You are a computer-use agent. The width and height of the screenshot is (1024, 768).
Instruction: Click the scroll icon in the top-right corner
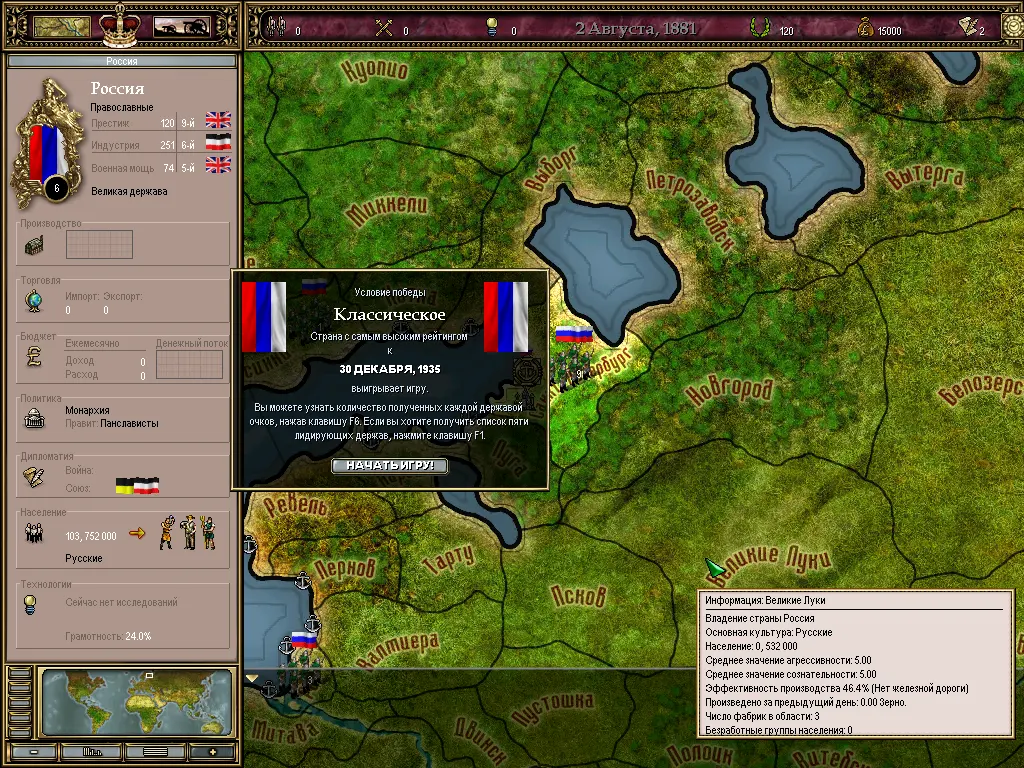[x=968, y=28]
